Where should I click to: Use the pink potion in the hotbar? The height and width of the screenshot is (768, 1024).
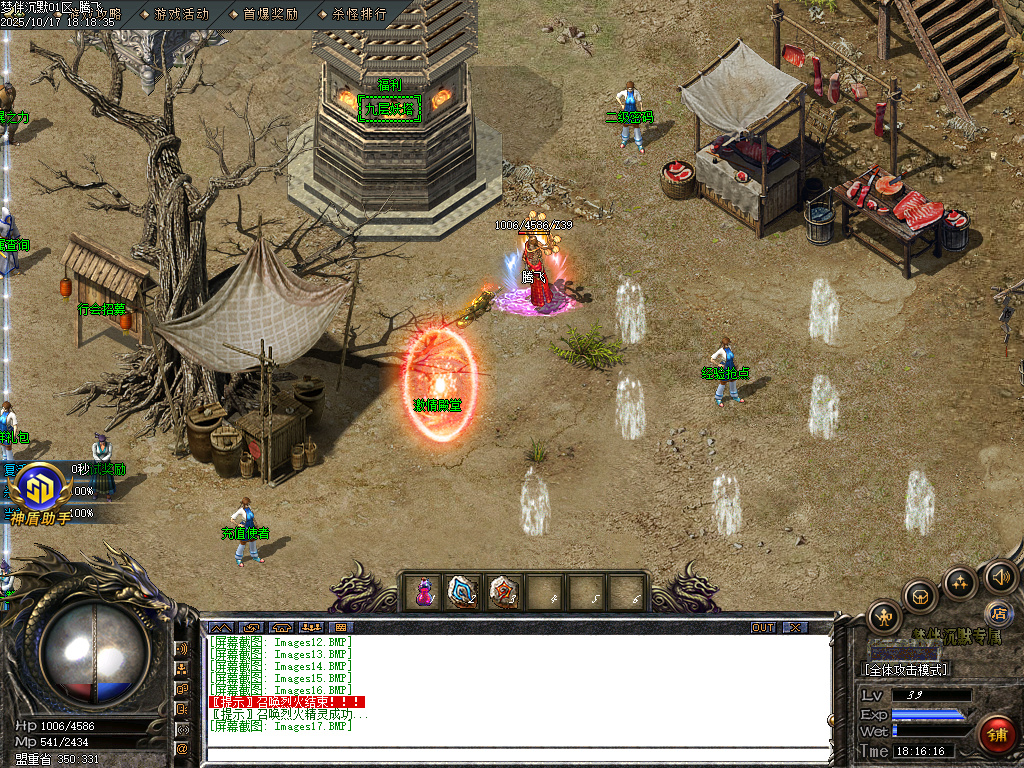(424, 592)
